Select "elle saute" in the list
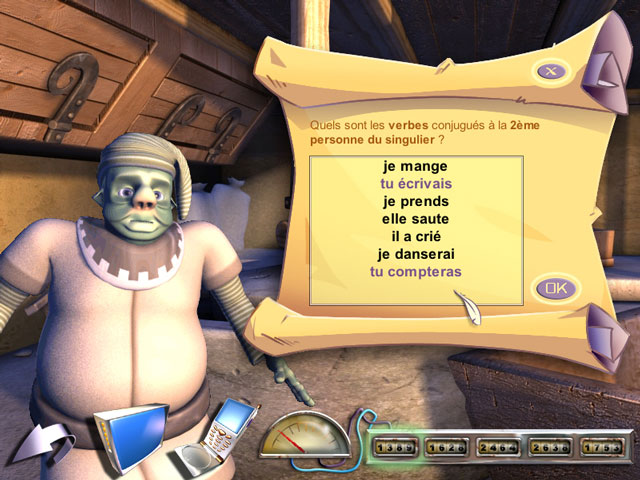The width and height of the screenshot is (640, 480). pos(415,218)
